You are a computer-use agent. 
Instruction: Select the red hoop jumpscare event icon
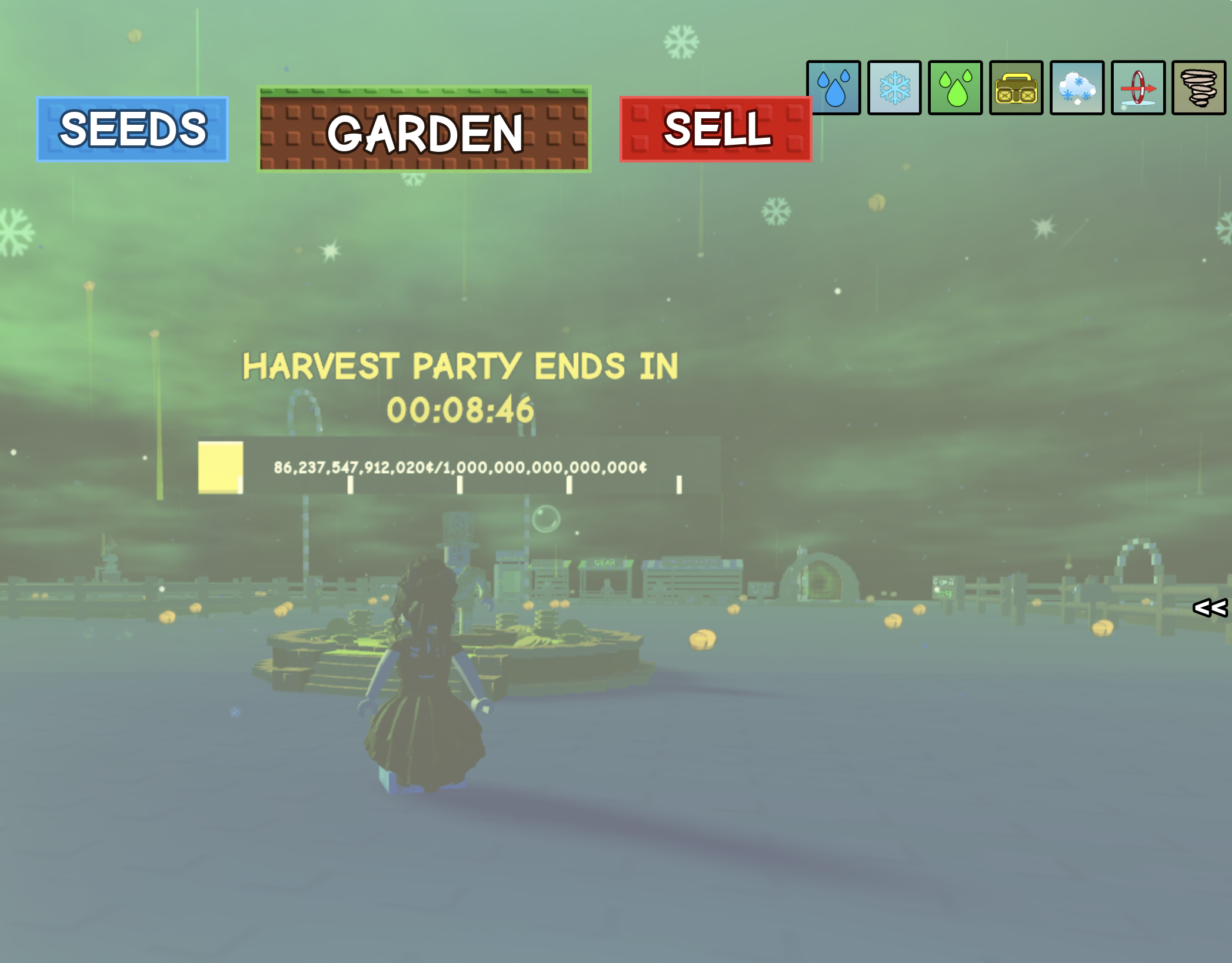[1139, 87]
